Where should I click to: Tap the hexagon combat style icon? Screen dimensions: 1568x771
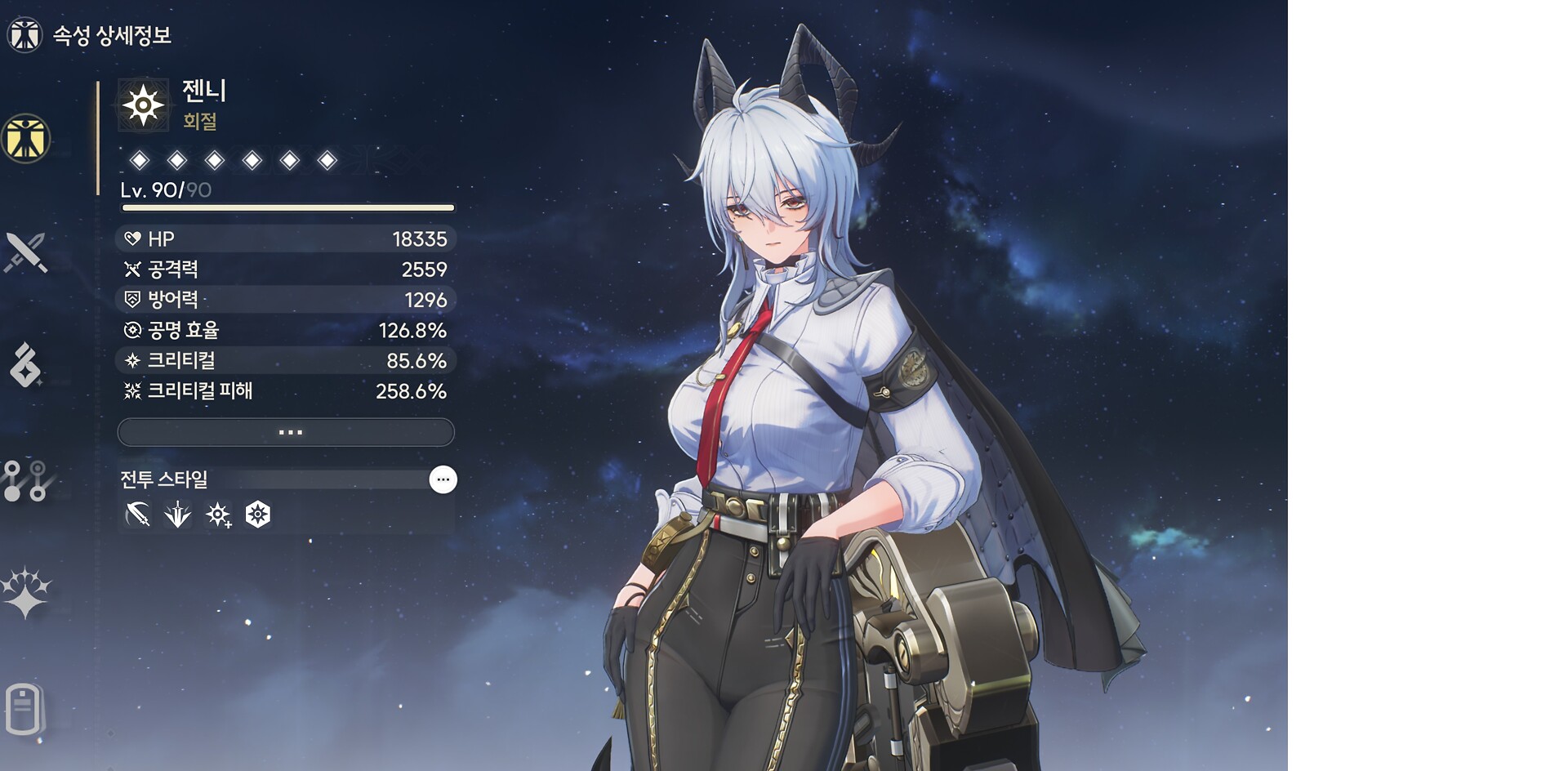pos(258,515)
